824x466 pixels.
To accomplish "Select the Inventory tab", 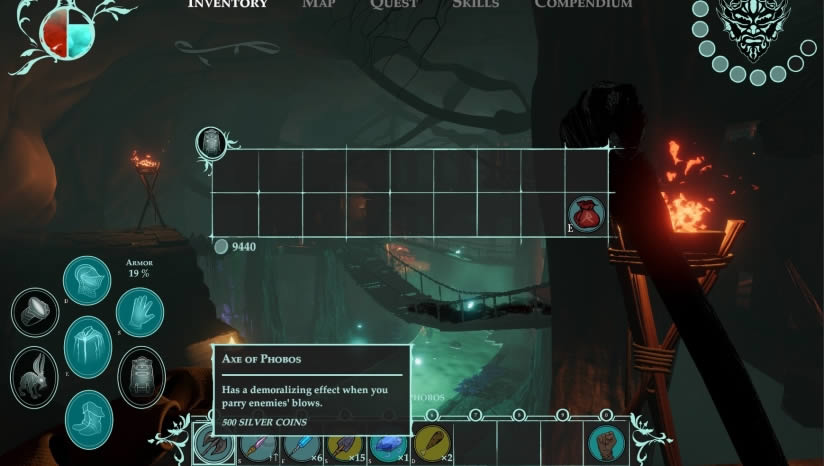I will (x=228, y=4).
